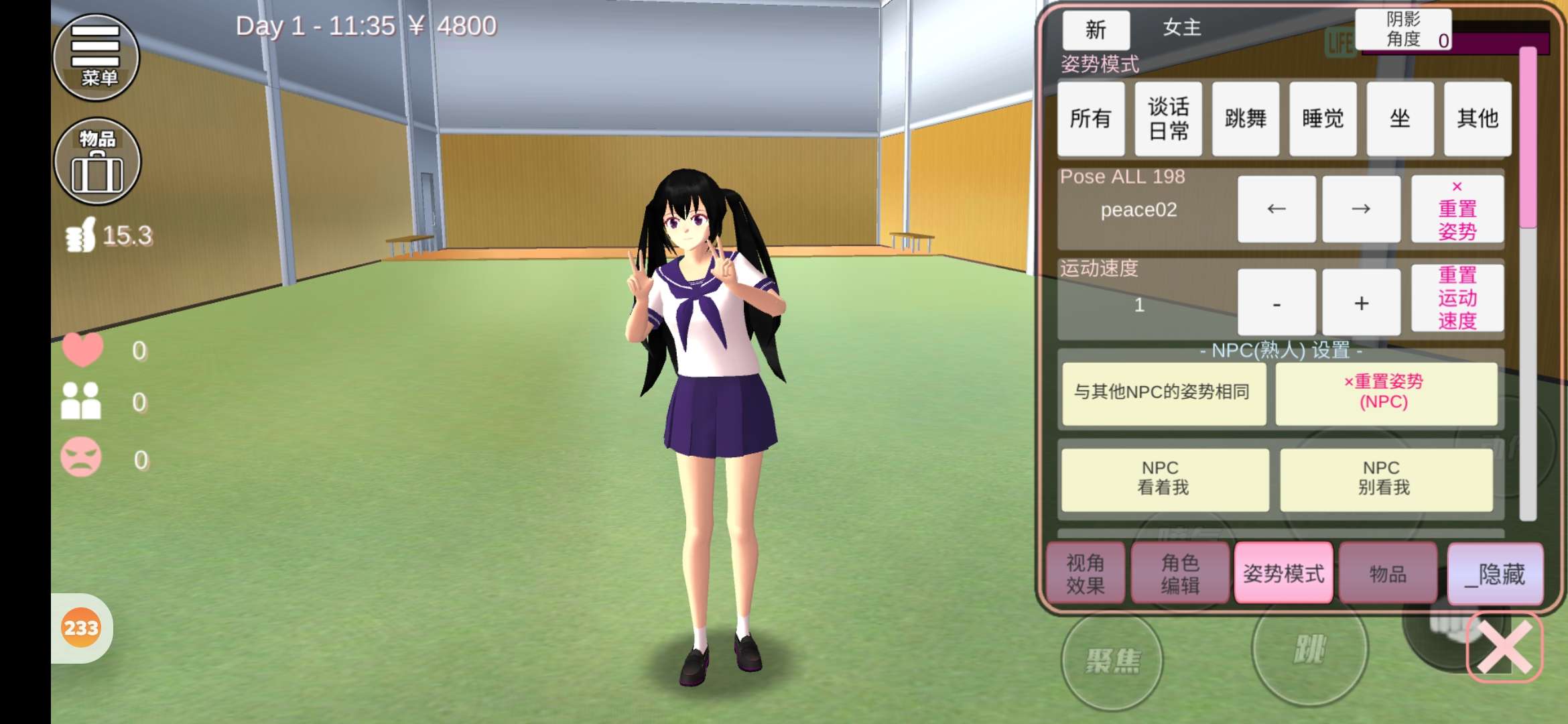Advance to next pose with right arrow
This screenshot has height=724, width=1568.
pyautogui.click(x=1361, y=209)
